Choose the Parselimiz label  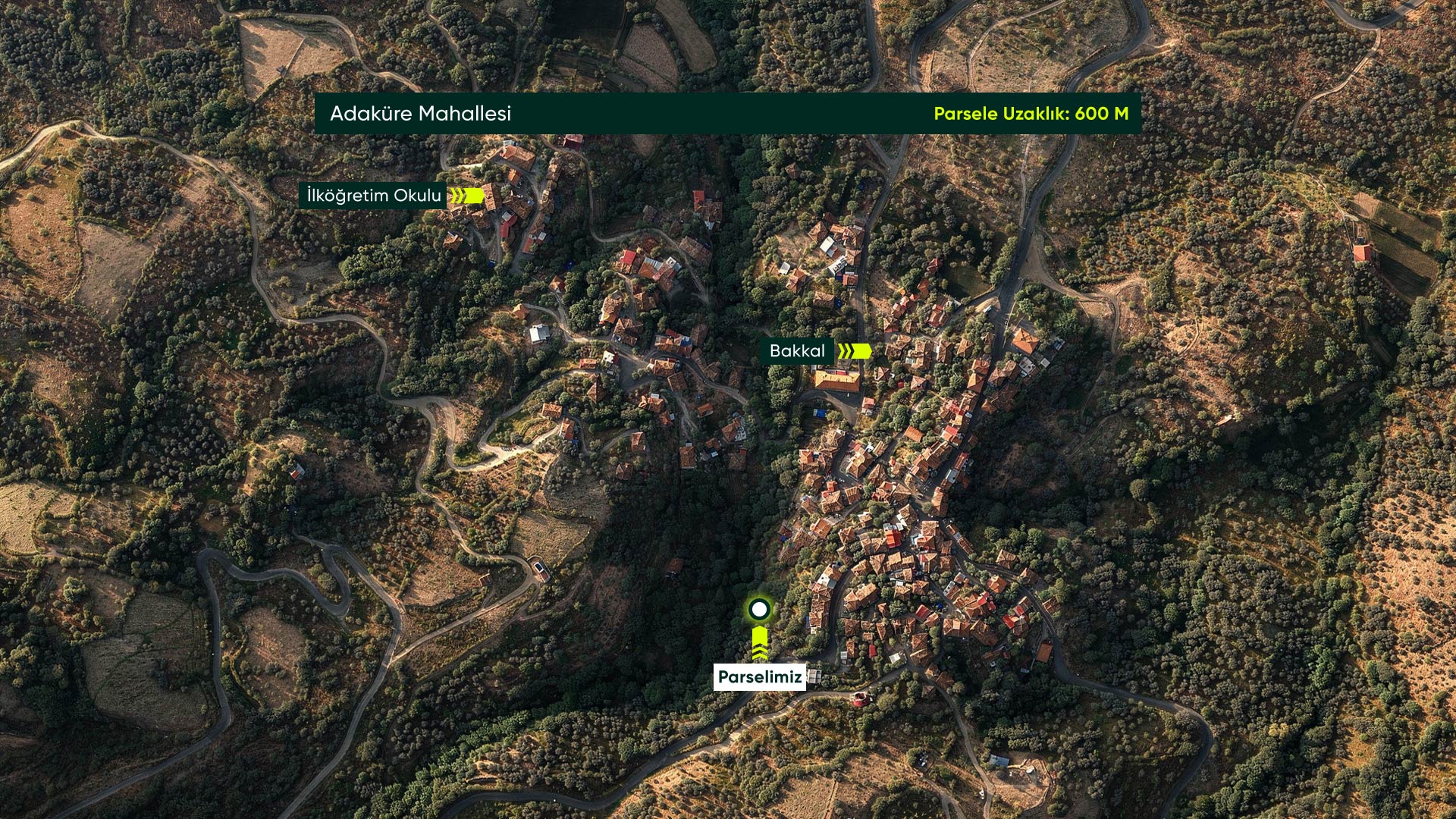point(760,678)
